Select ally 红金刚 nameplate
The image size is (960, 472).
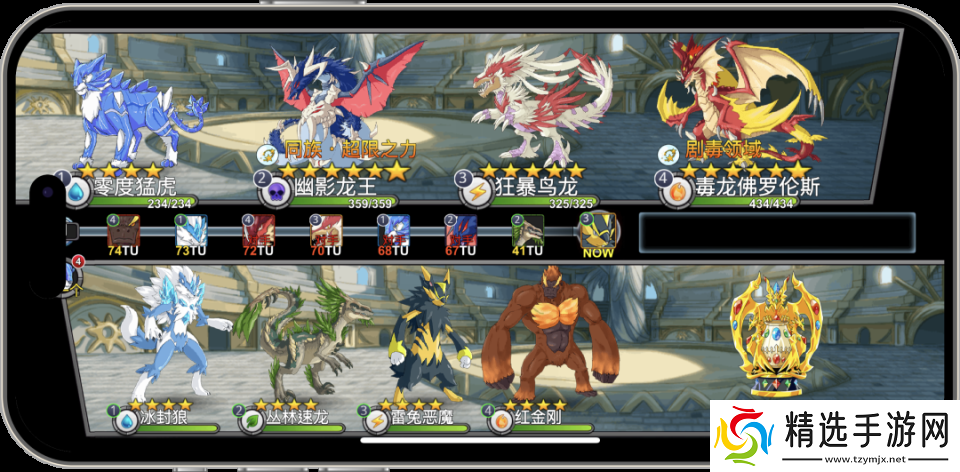click(540, 418)
